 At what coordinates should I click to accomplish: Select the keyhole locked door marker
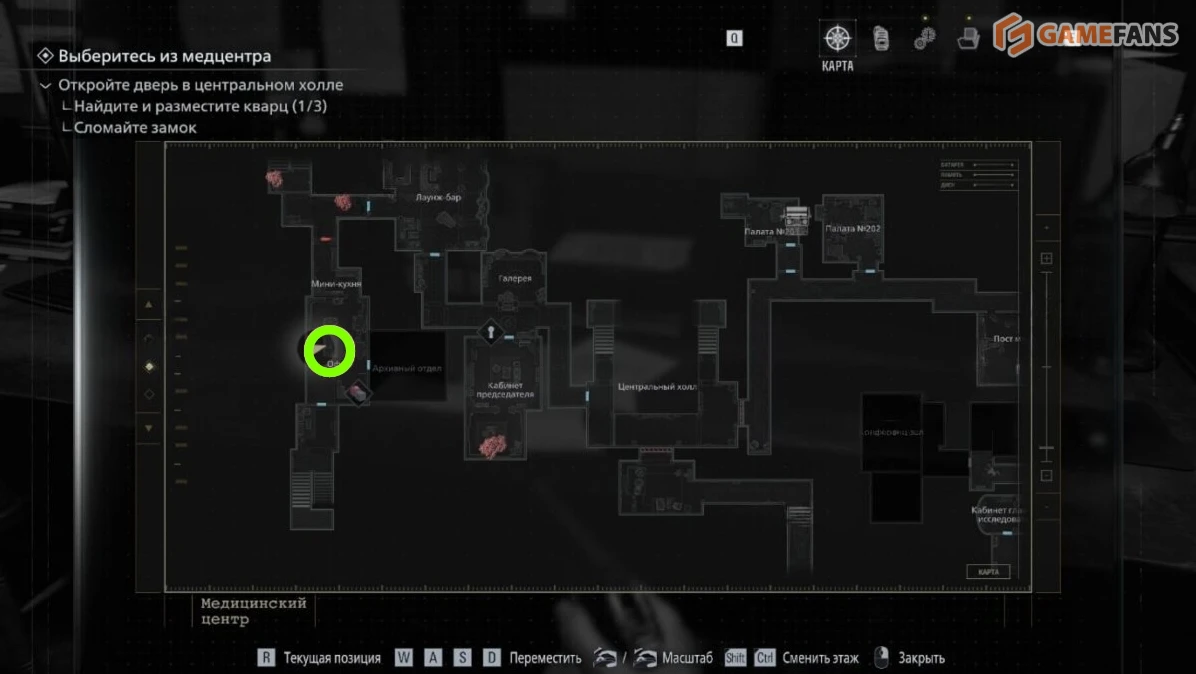point(491,331)
